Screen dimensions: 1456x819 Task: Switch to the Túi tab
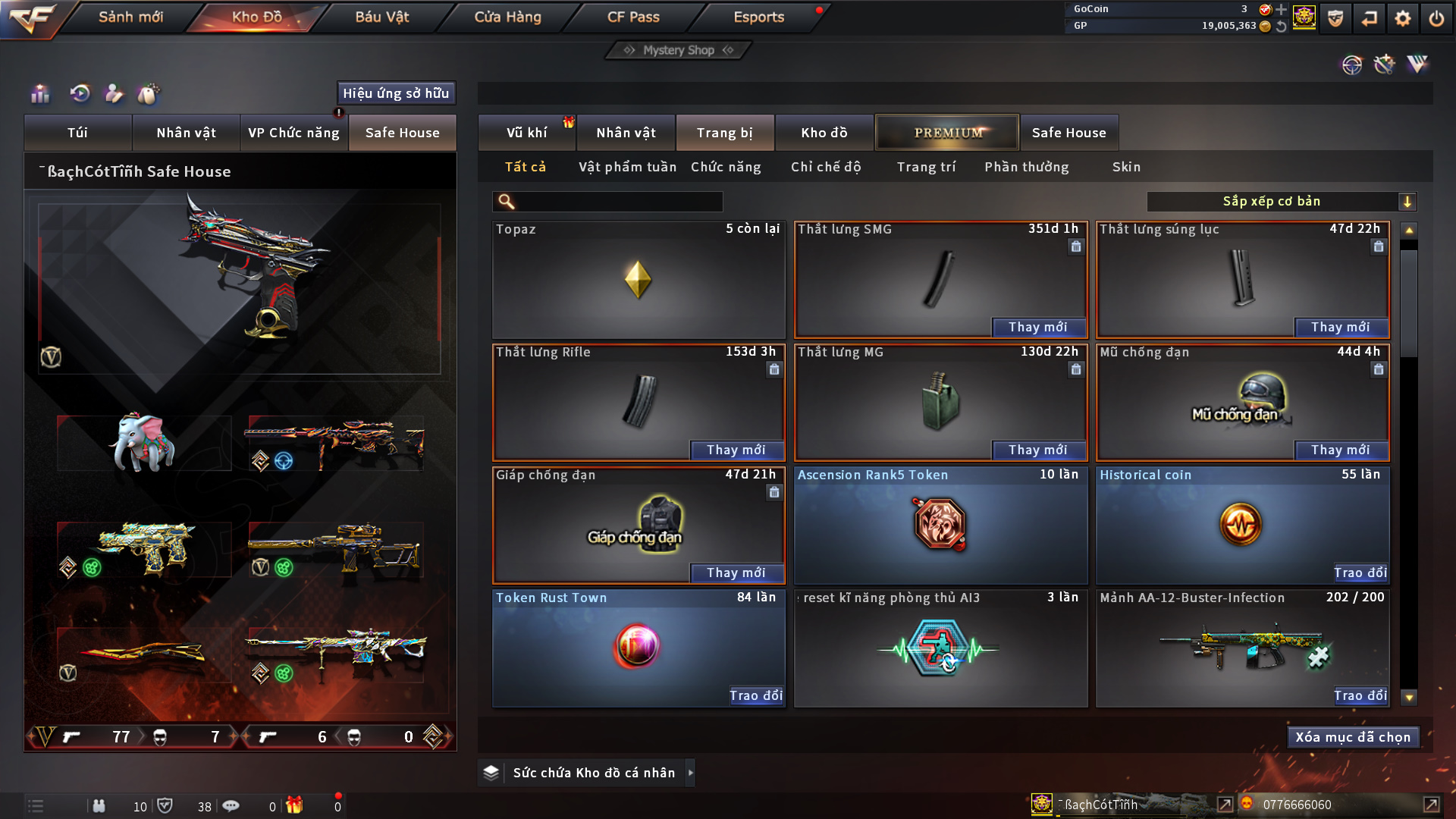tap(77, 133)
